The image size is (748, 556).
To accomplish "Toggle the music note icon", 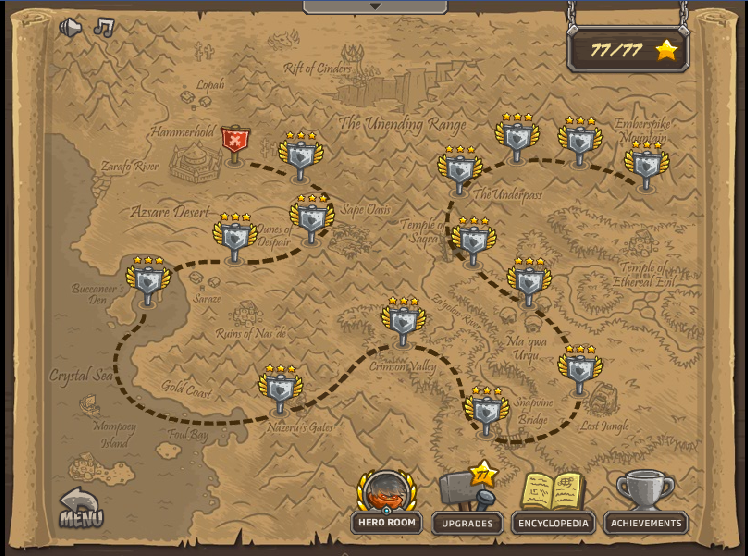I will click(103, 28).
